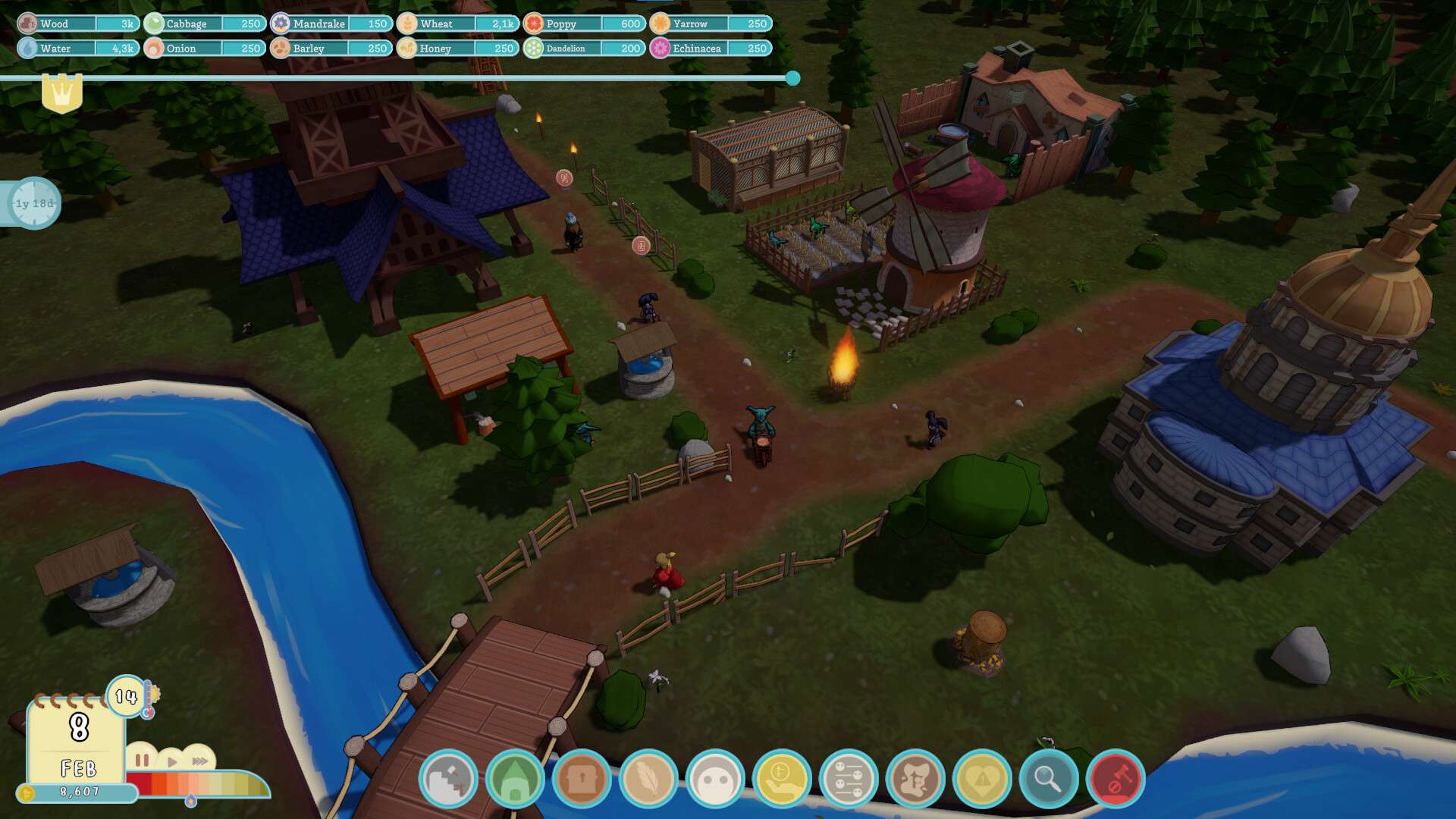
Task: Open the brown map scroll button
Action: (x=915, y=779)
